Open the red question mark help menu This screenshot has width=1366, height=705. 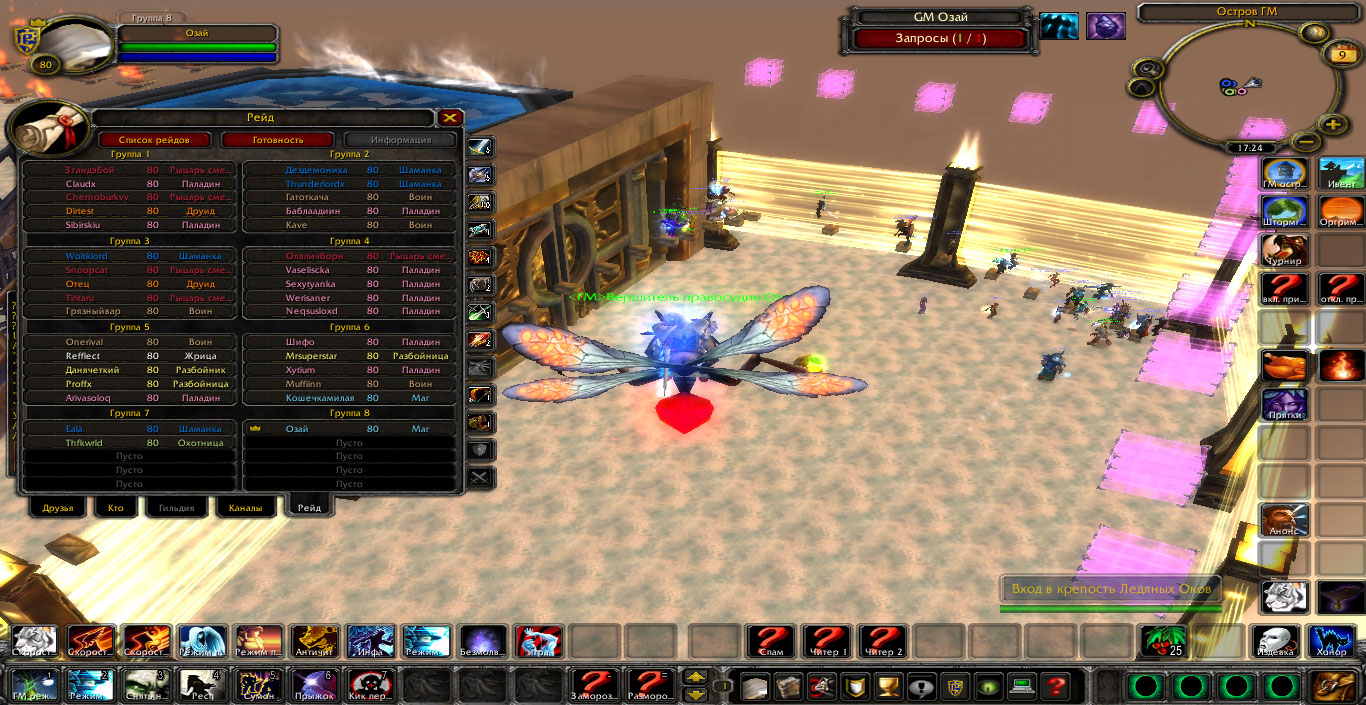[1054, 687]
